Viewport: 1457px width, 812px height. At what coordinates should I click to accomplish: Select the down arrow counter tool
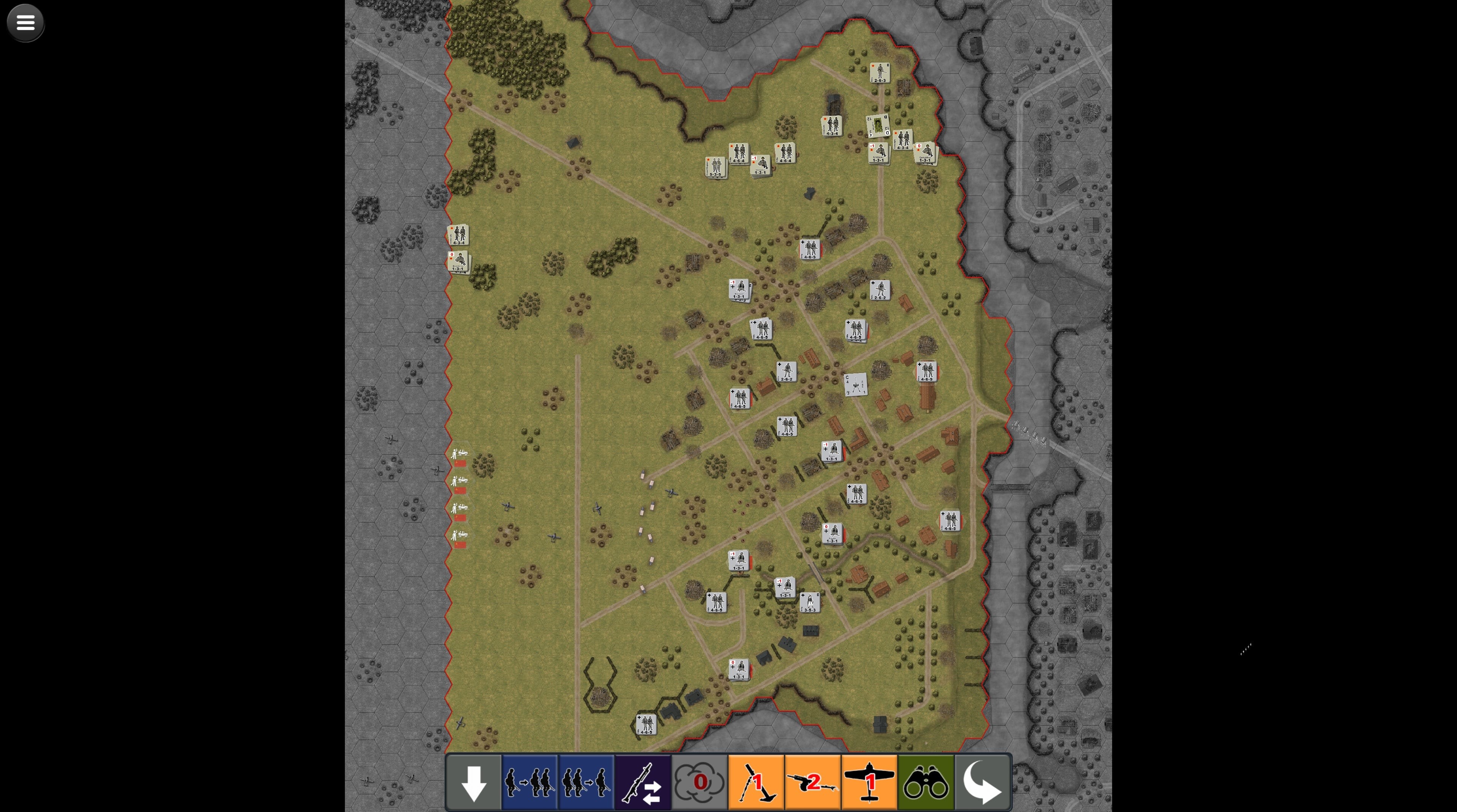coord(474,782)
